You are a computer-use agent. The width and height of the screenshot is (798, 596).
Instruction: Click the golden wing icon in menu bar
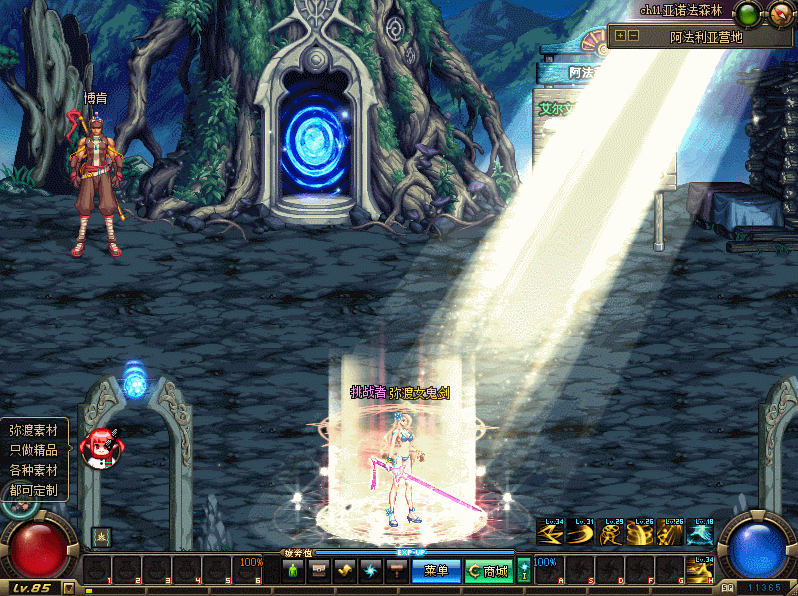click(345, 571)
